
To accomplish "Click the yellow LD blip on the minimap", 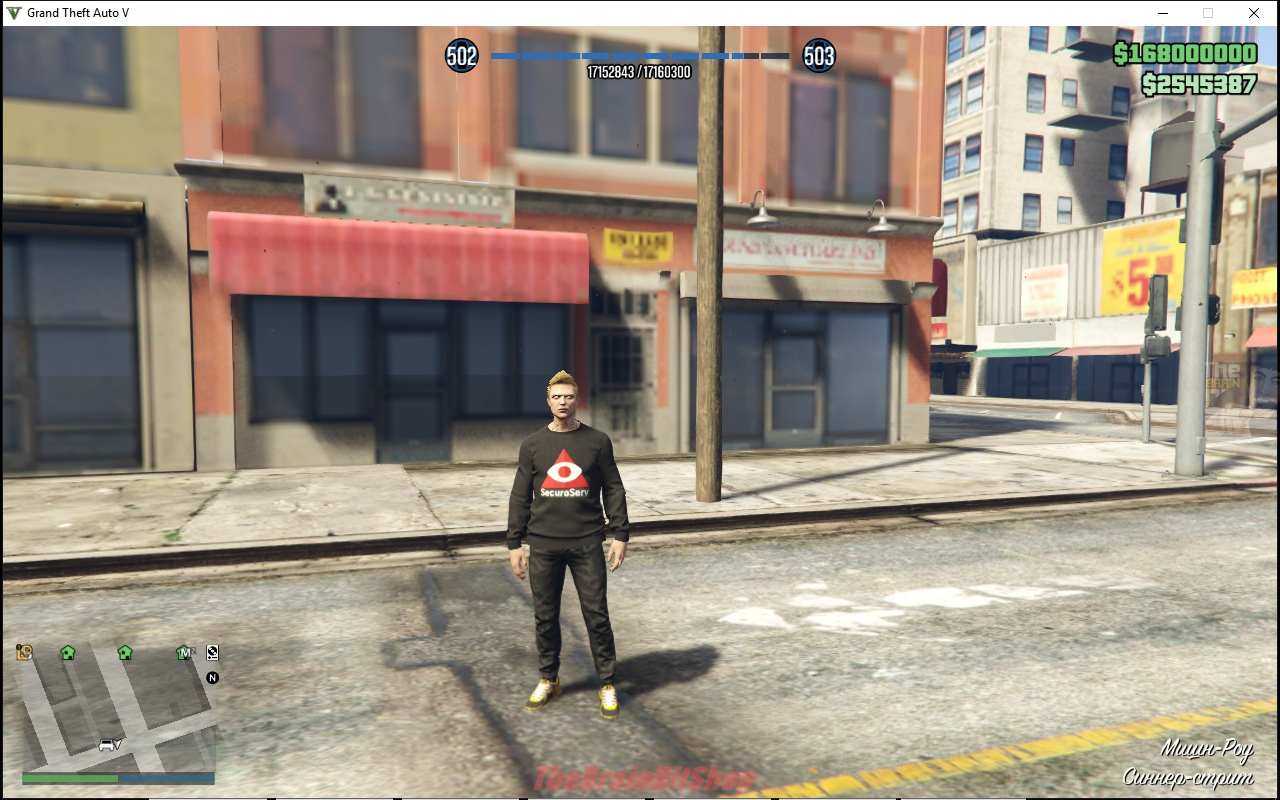I will (25, 653).
